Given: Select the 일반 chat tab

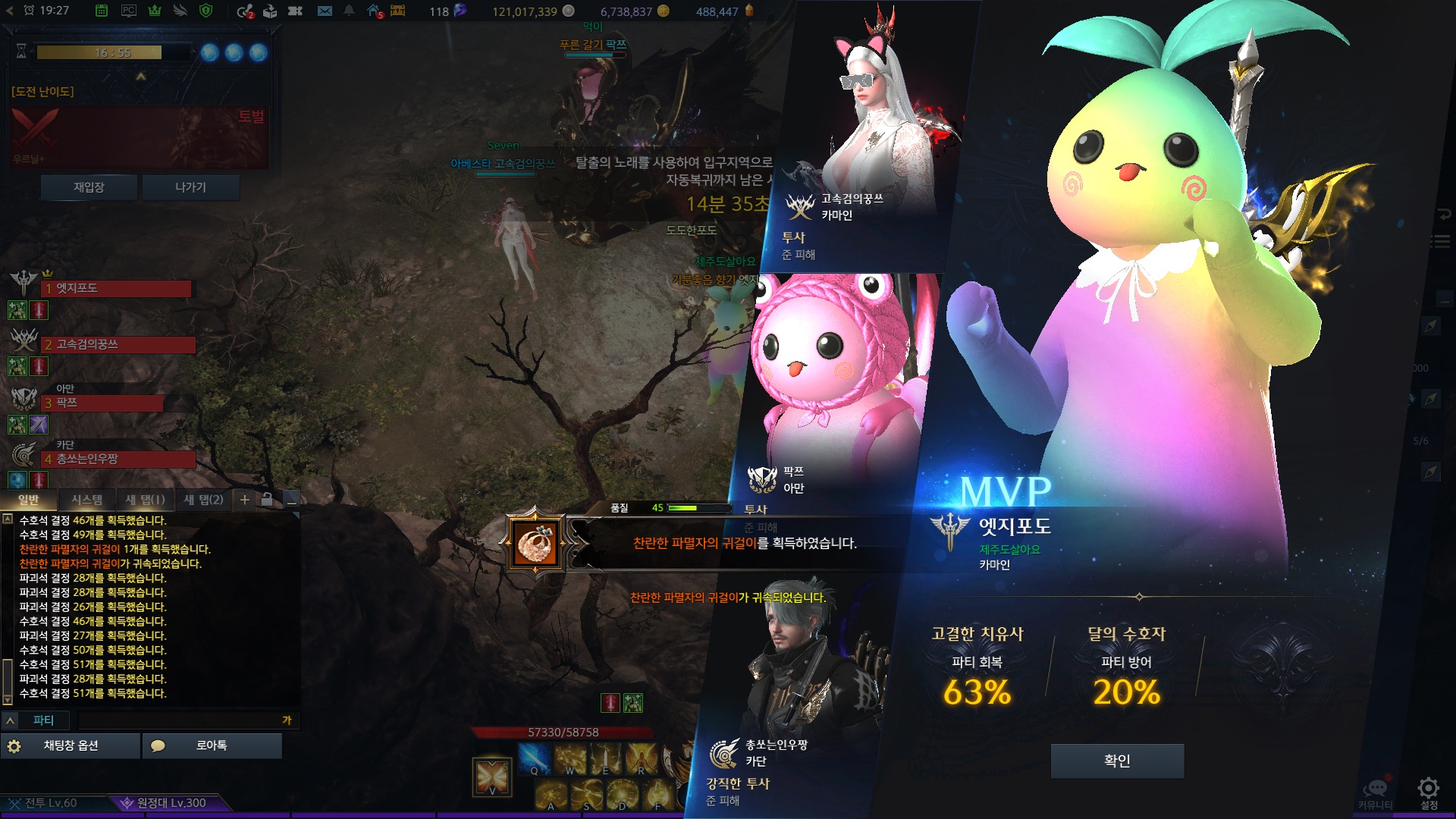Looking at the screenshot, I should tap(29, 500).
